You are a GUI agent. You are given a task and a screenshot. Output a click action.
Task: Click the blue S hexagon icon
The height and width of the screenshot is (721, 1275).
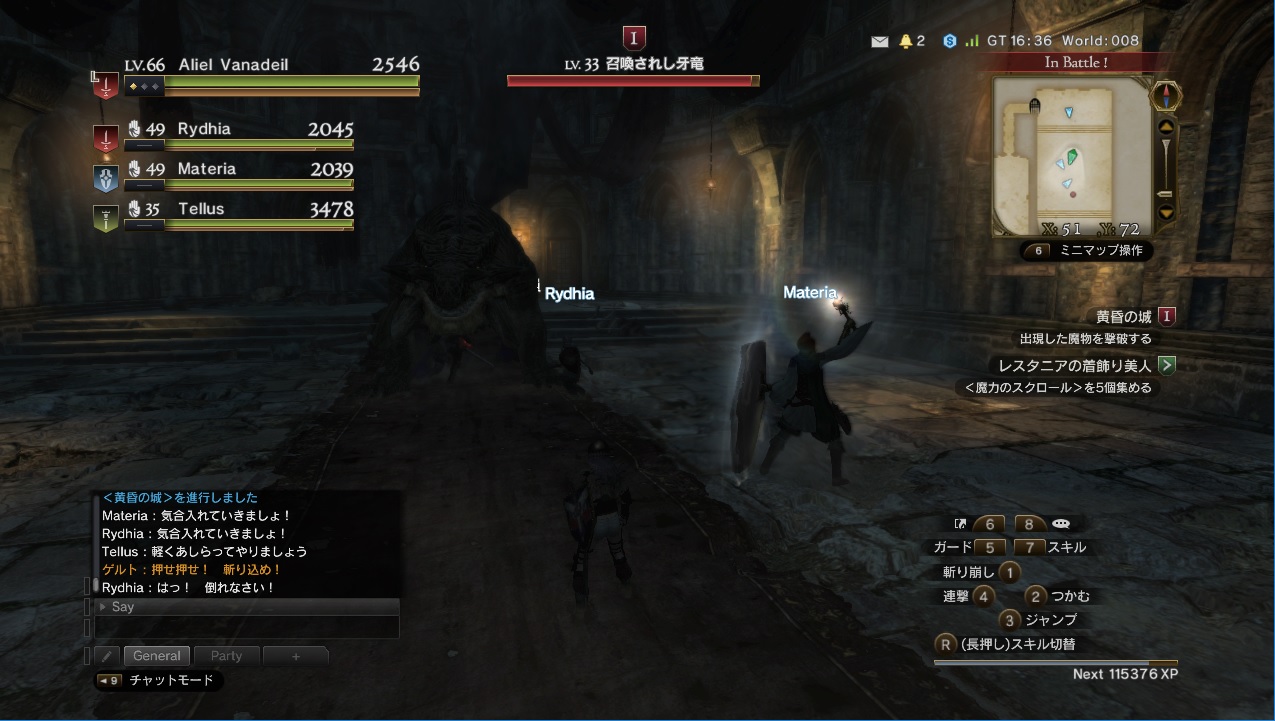tap(949, 41)
